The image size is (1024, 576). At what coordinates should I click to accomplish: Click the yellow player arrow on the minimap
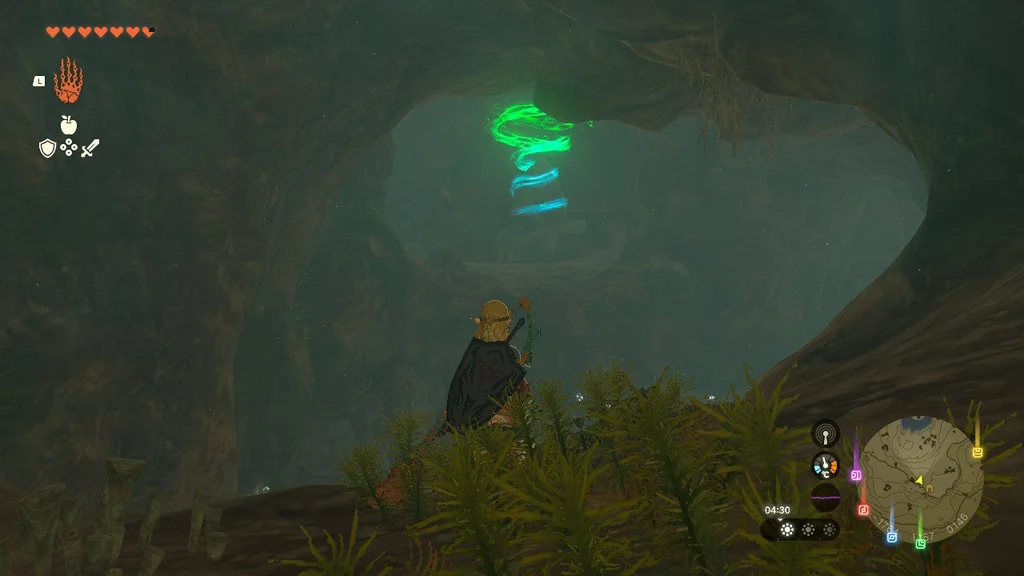pos(918,480)
